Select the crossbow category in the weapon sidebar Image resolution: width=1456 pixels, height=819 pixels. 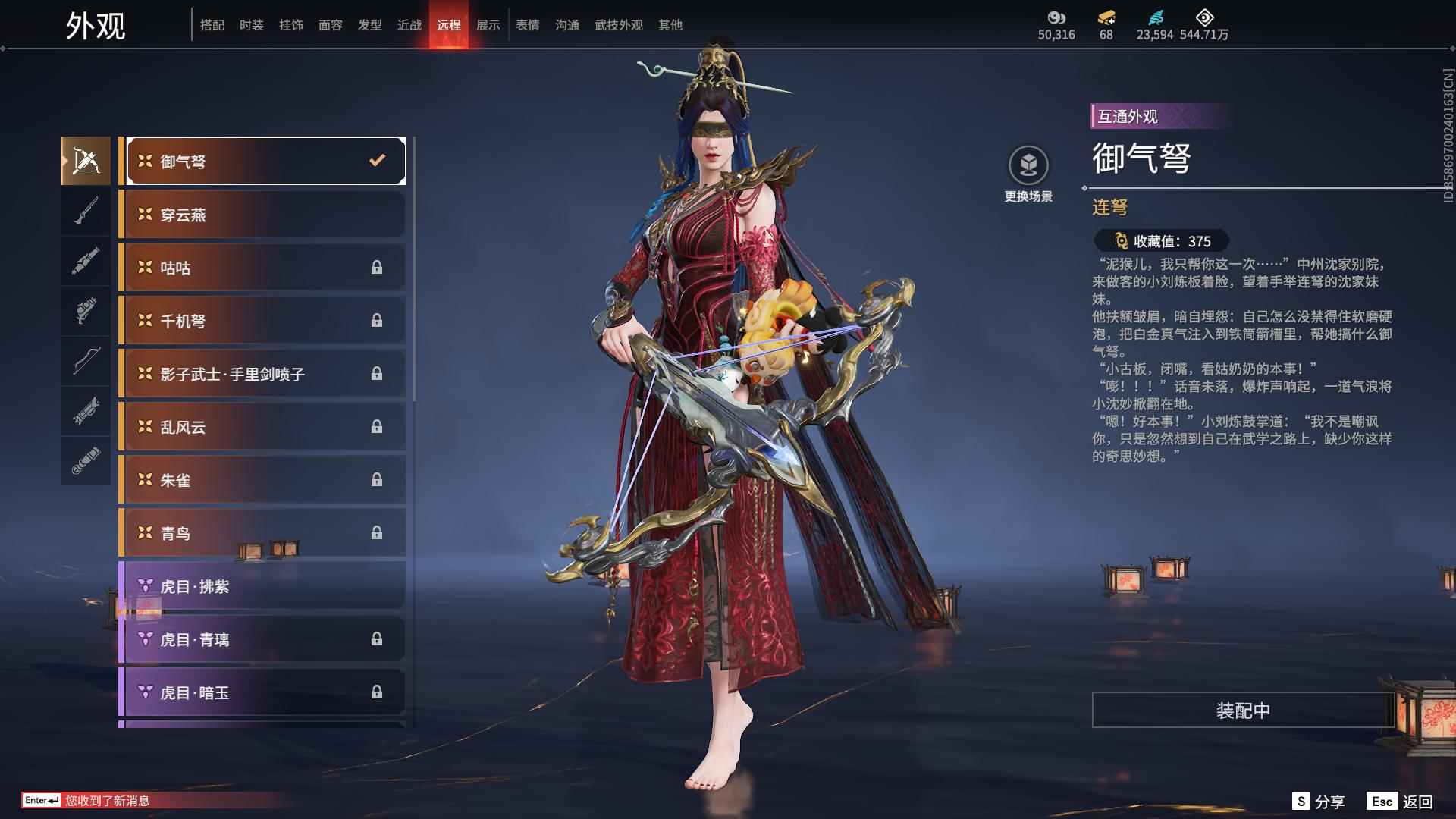tap(85, 160)
